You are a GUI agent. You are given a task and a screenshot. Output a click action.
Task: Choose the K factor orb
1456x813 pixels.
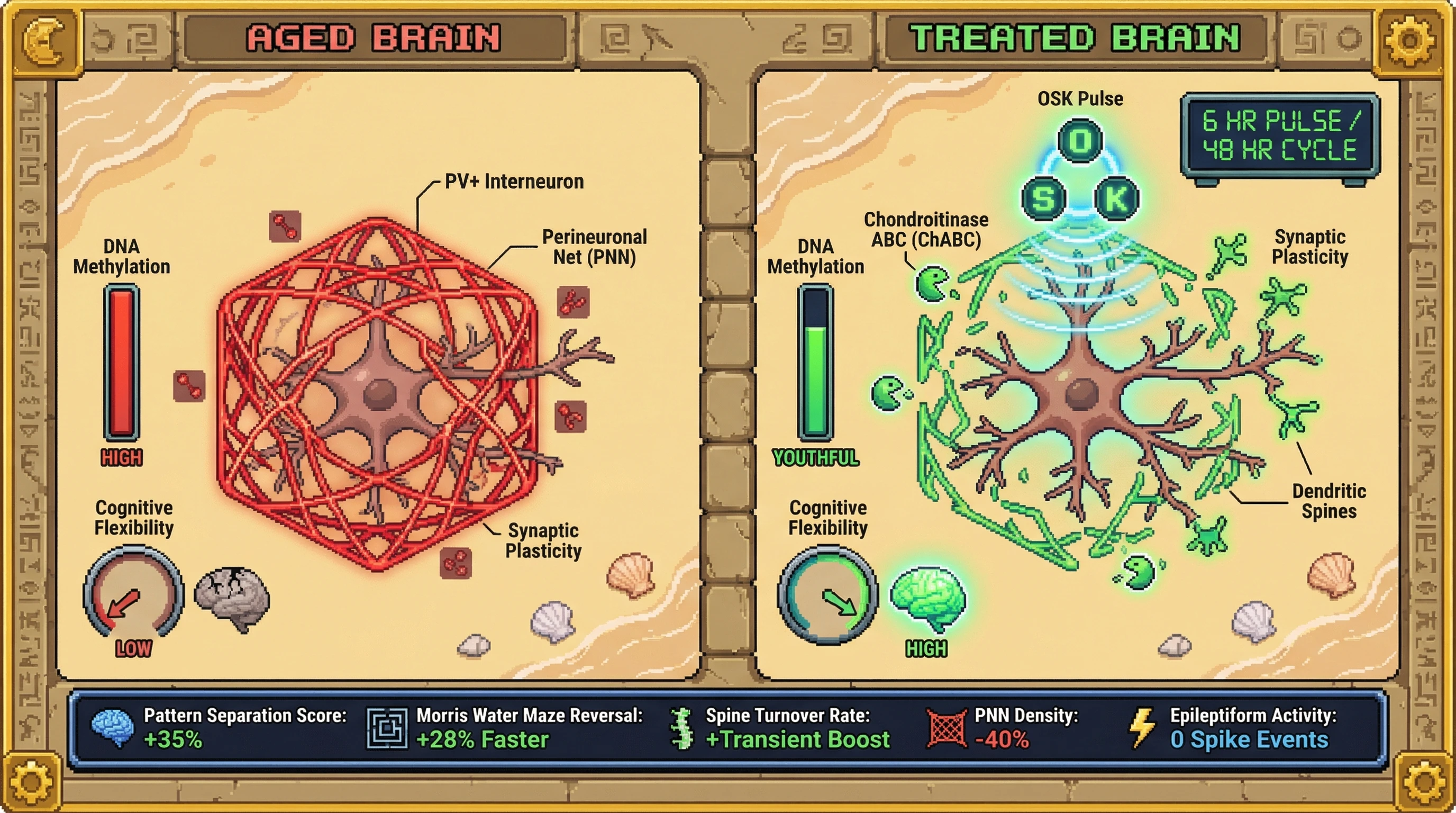1116,199
